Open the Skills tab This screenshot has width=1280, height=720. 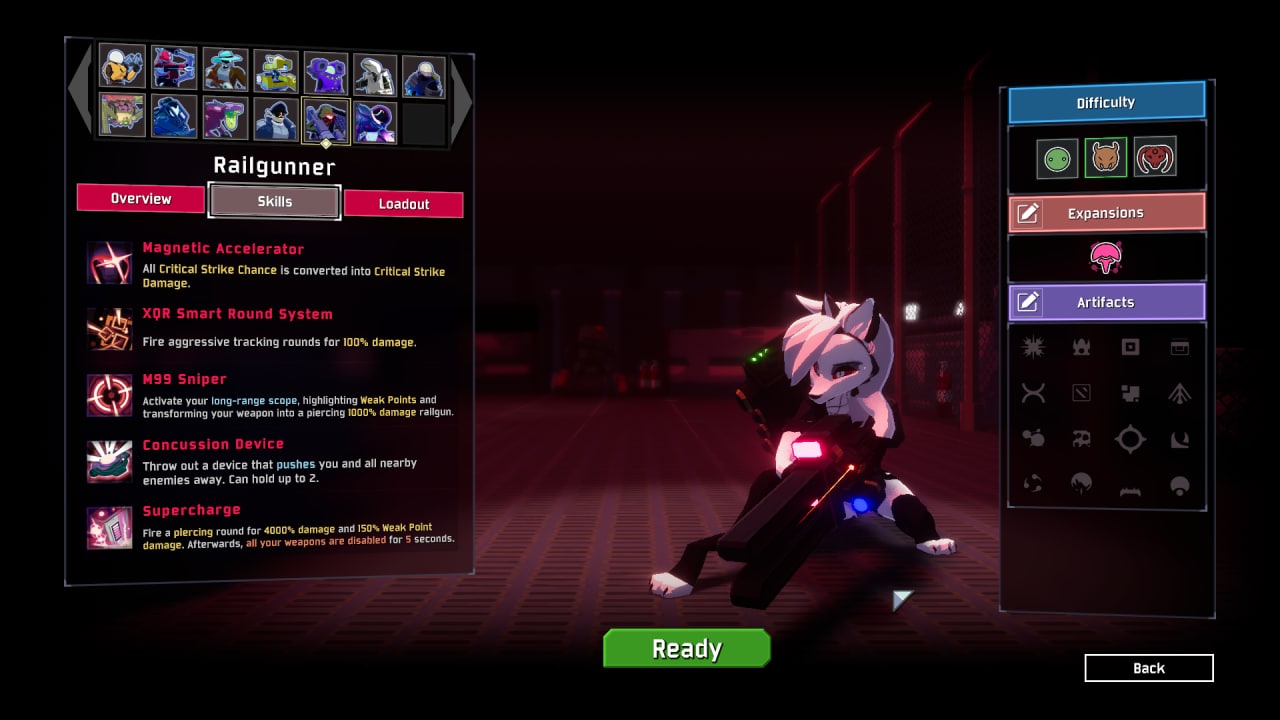click(x=274, y=201)
